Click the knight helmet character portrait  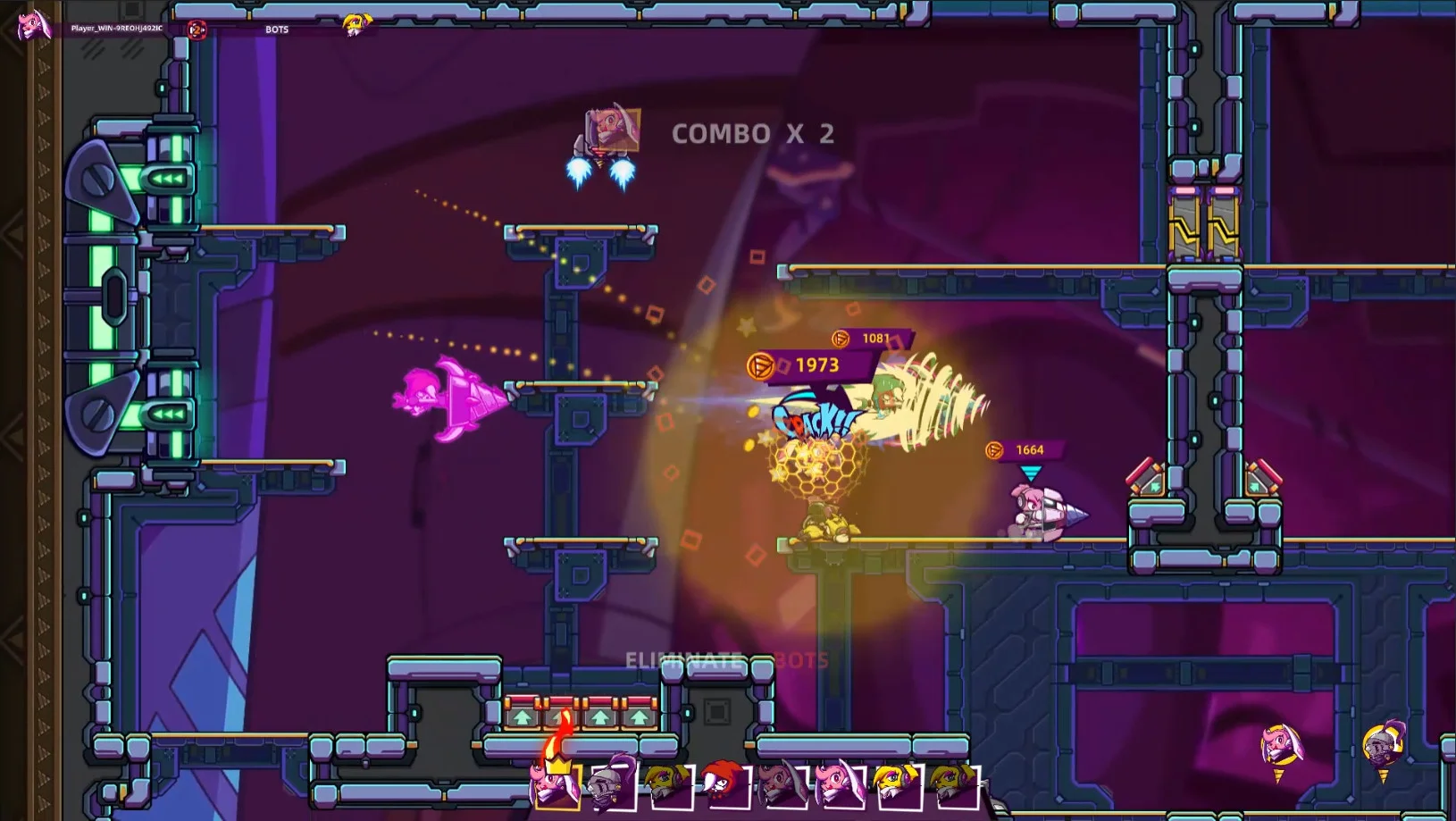click(604, 782)
